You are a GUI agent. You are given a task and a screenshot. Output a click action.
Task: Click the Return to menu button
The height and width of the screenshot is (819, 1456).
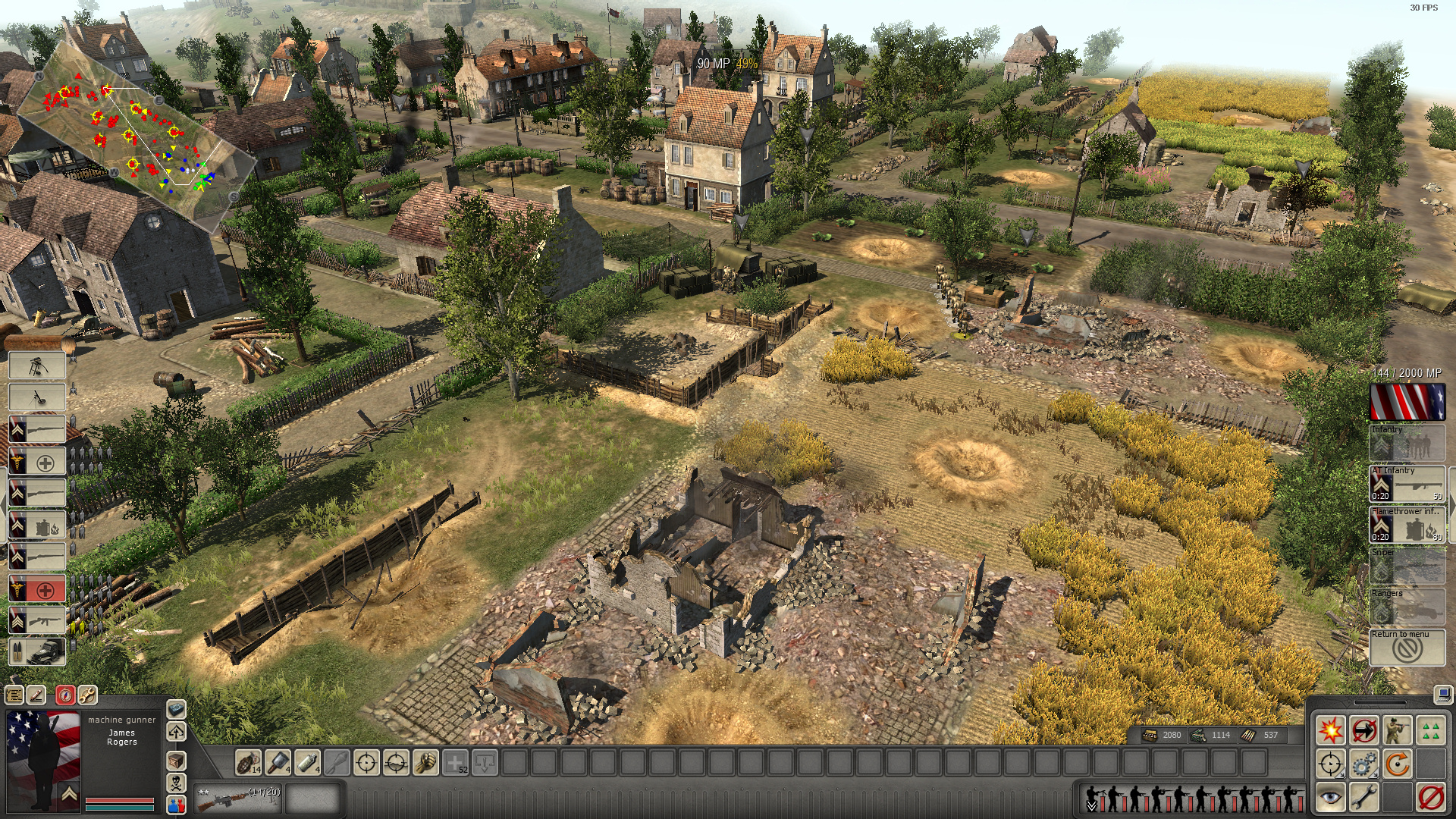1407,648
